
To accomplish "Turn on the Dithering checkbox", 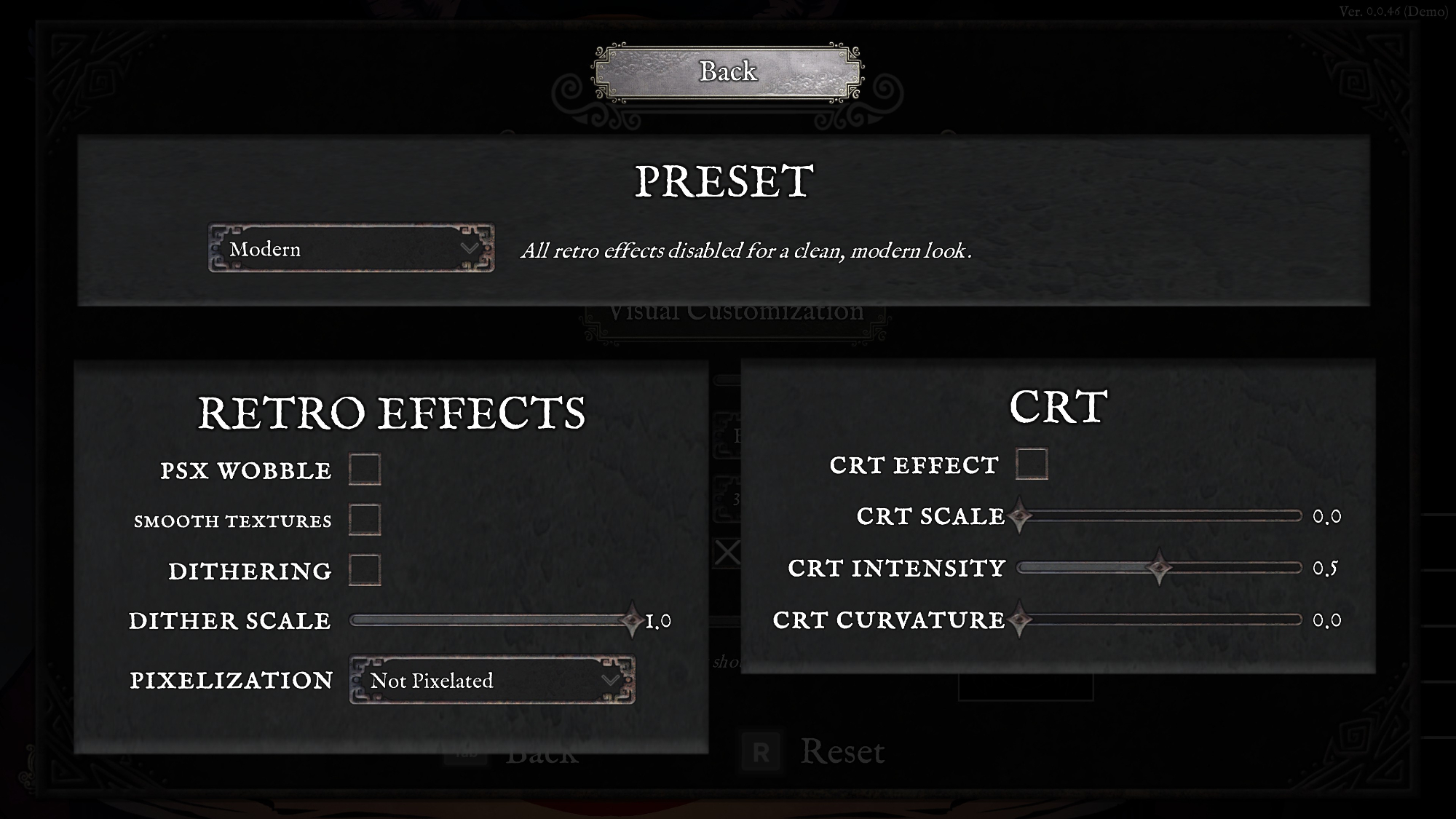I will point(365,570).
